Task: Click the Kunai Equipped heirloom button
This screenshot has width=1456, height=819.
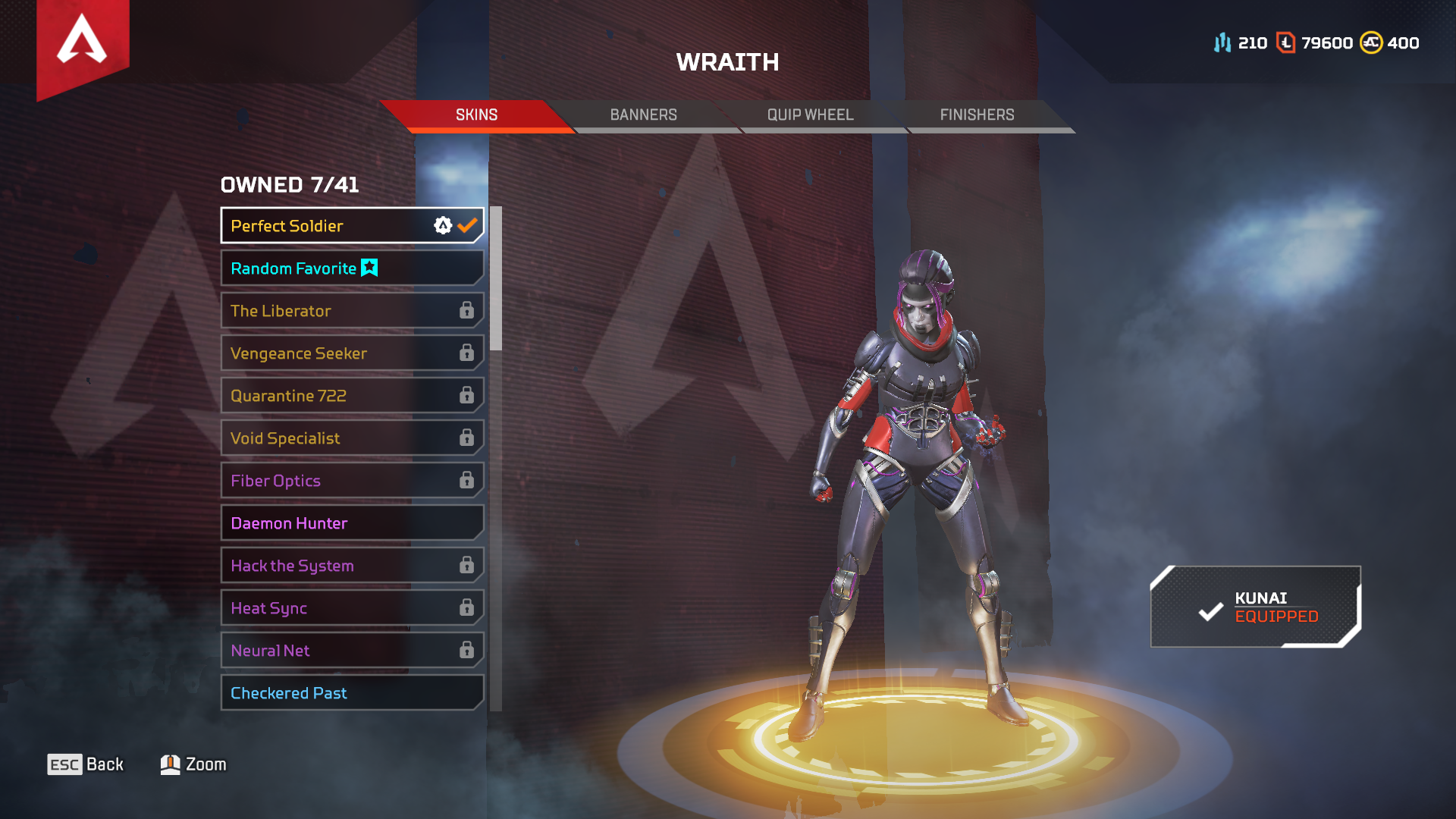Action: coord(1256,607)
